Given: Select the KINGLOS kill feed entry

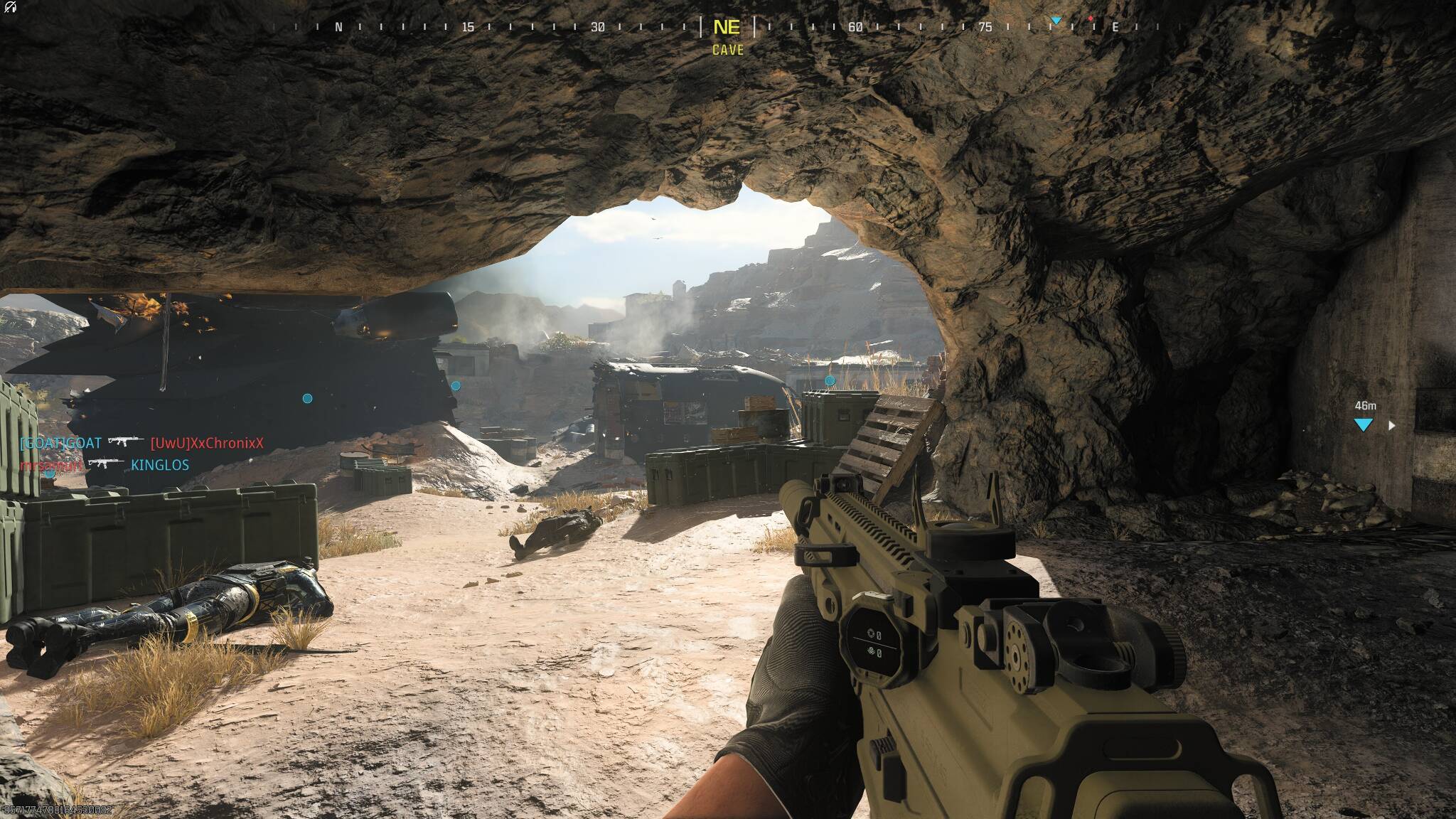Looking at the screenshot, I should [160, 465].
